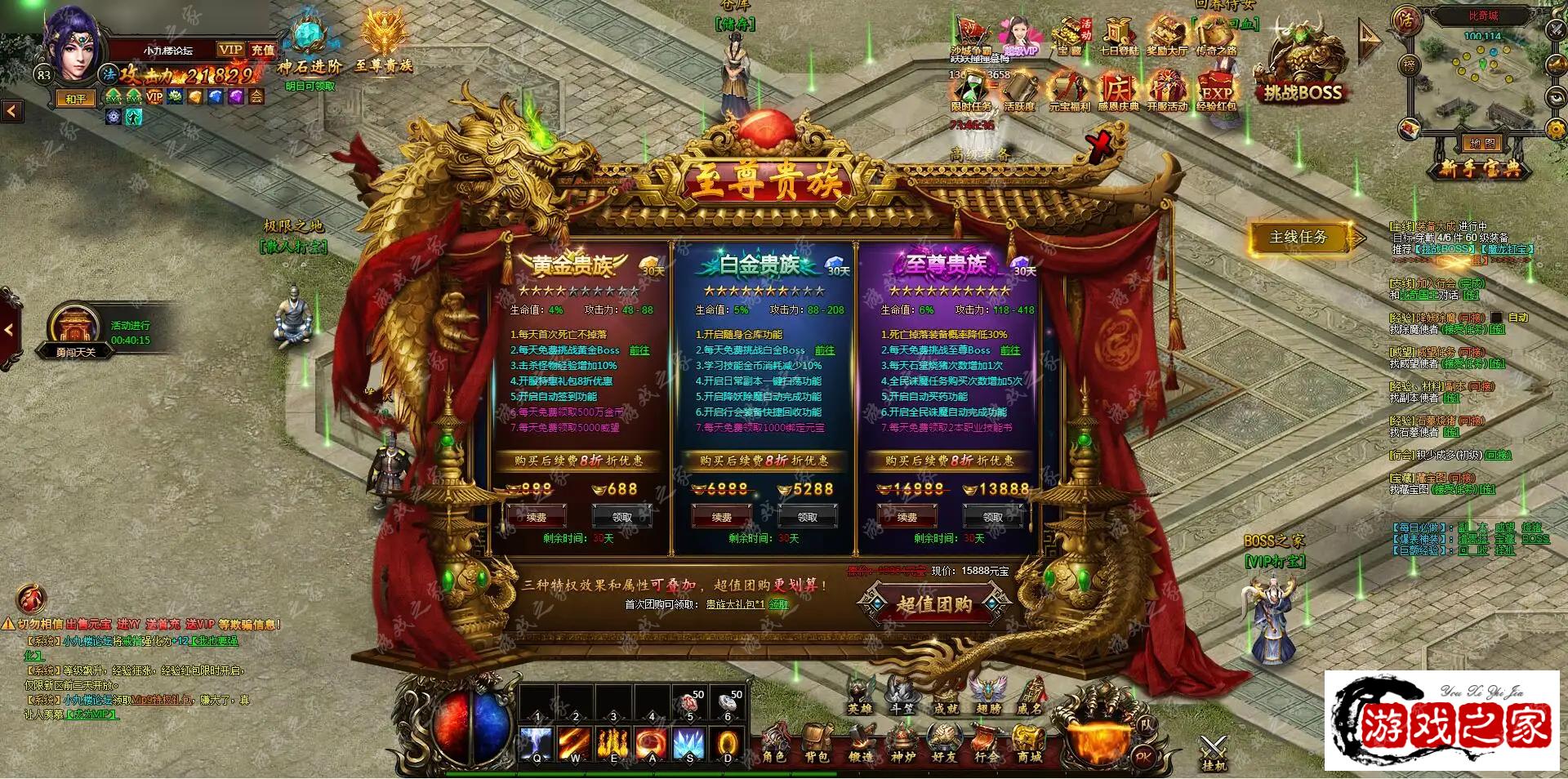
Task: Open the 勇闯天关 activity icon
Action: click(x=76, y=331)
